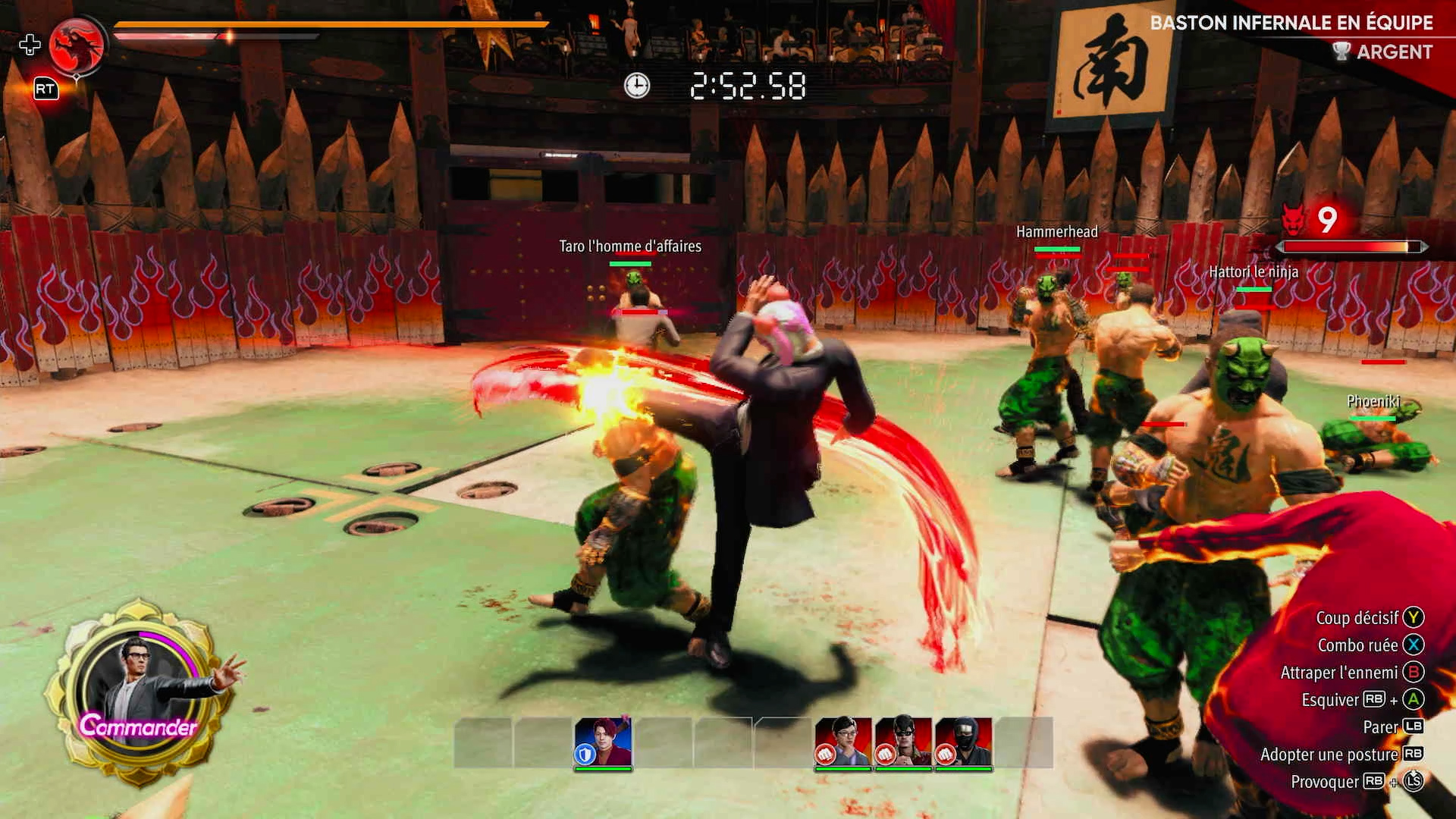Select the masked ninja teammate portrait
The width and height of the screenshot is (1456, 819).
click(963, 742)
